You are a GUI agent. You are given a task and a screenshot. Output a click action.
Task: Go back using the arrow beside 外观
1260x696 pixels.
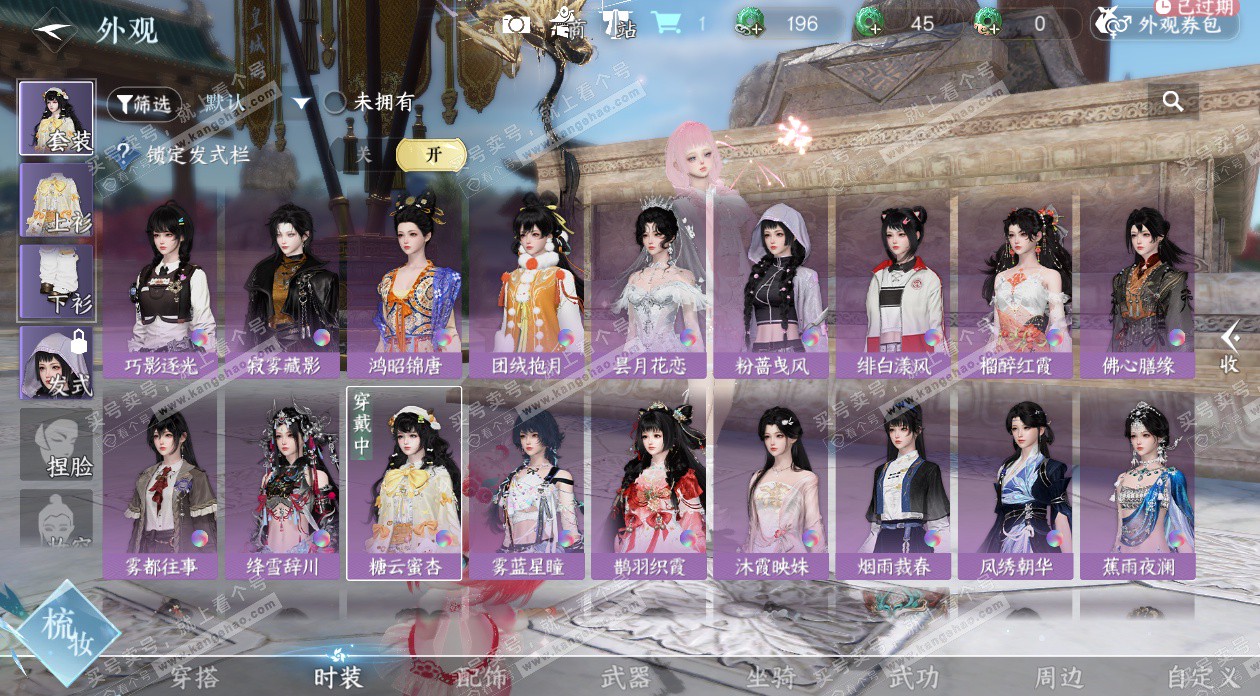pos(52,30)
